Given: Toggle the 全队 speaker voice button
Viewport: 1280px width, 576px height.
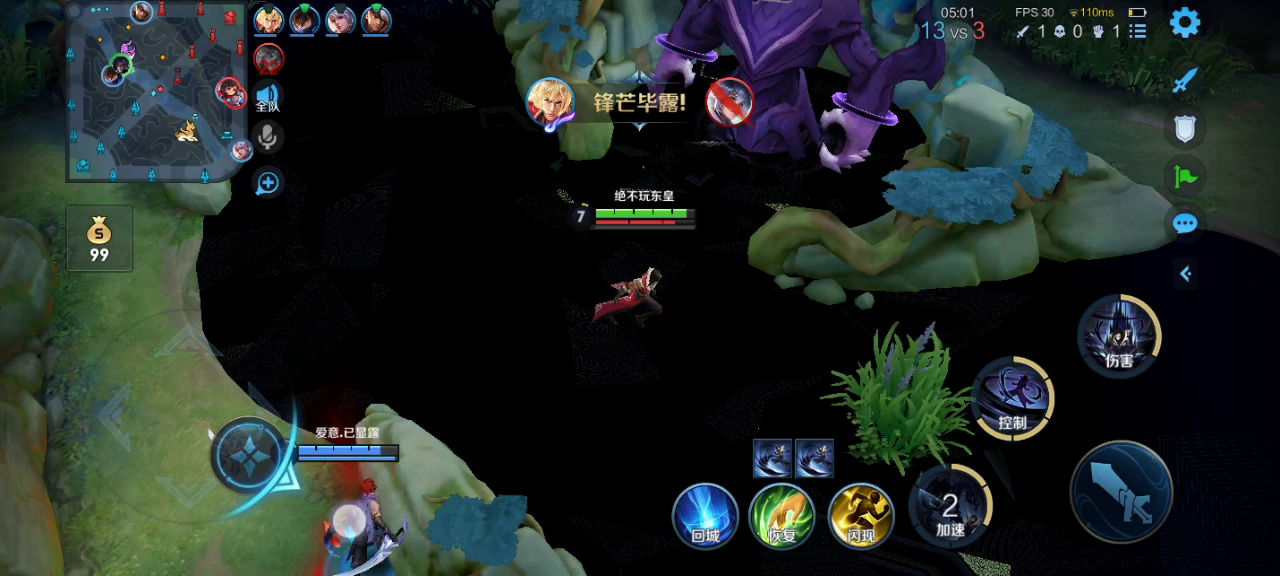Looking at the screenshot, I should click(267, 97).
